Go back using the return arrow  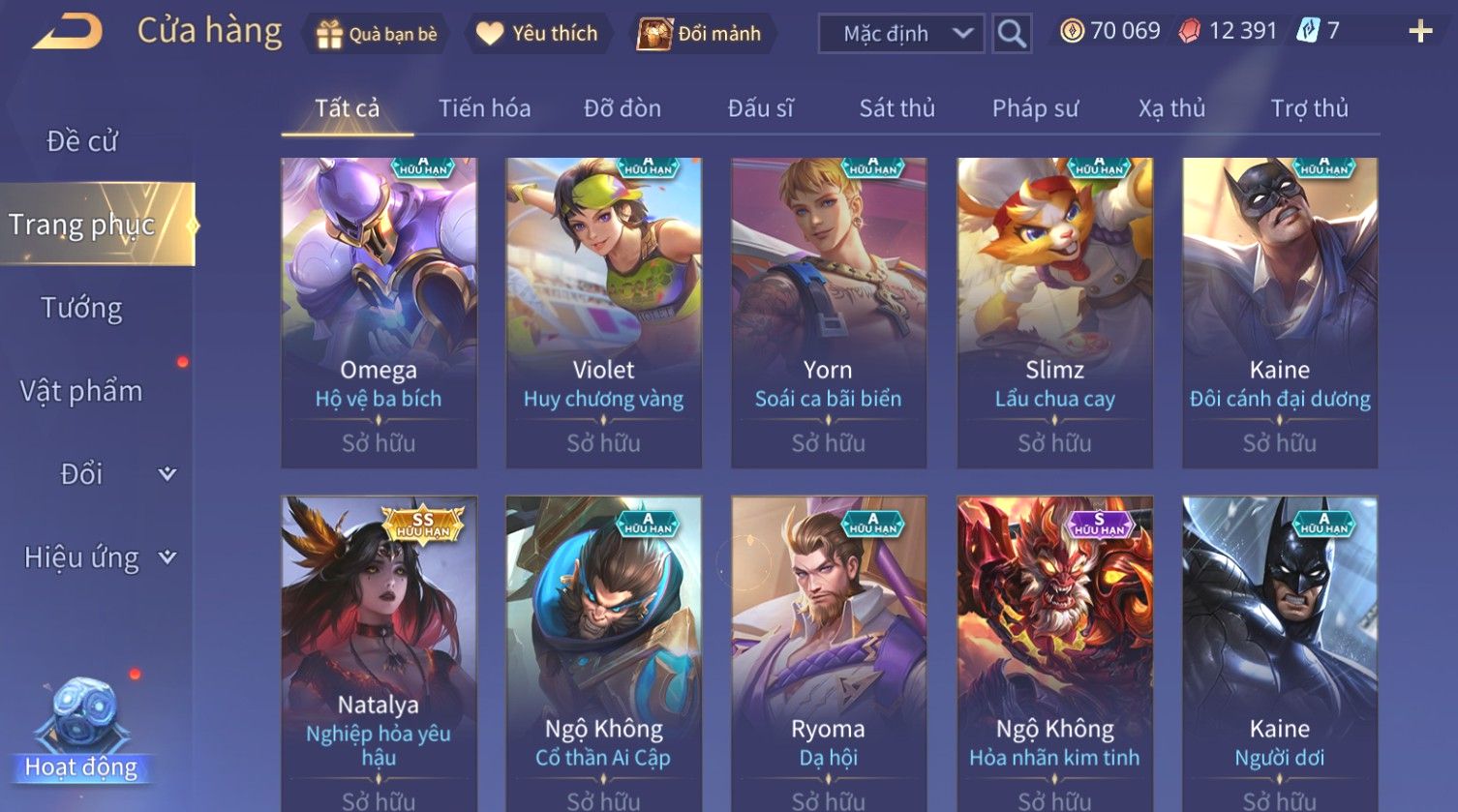(x=68, y=33)
